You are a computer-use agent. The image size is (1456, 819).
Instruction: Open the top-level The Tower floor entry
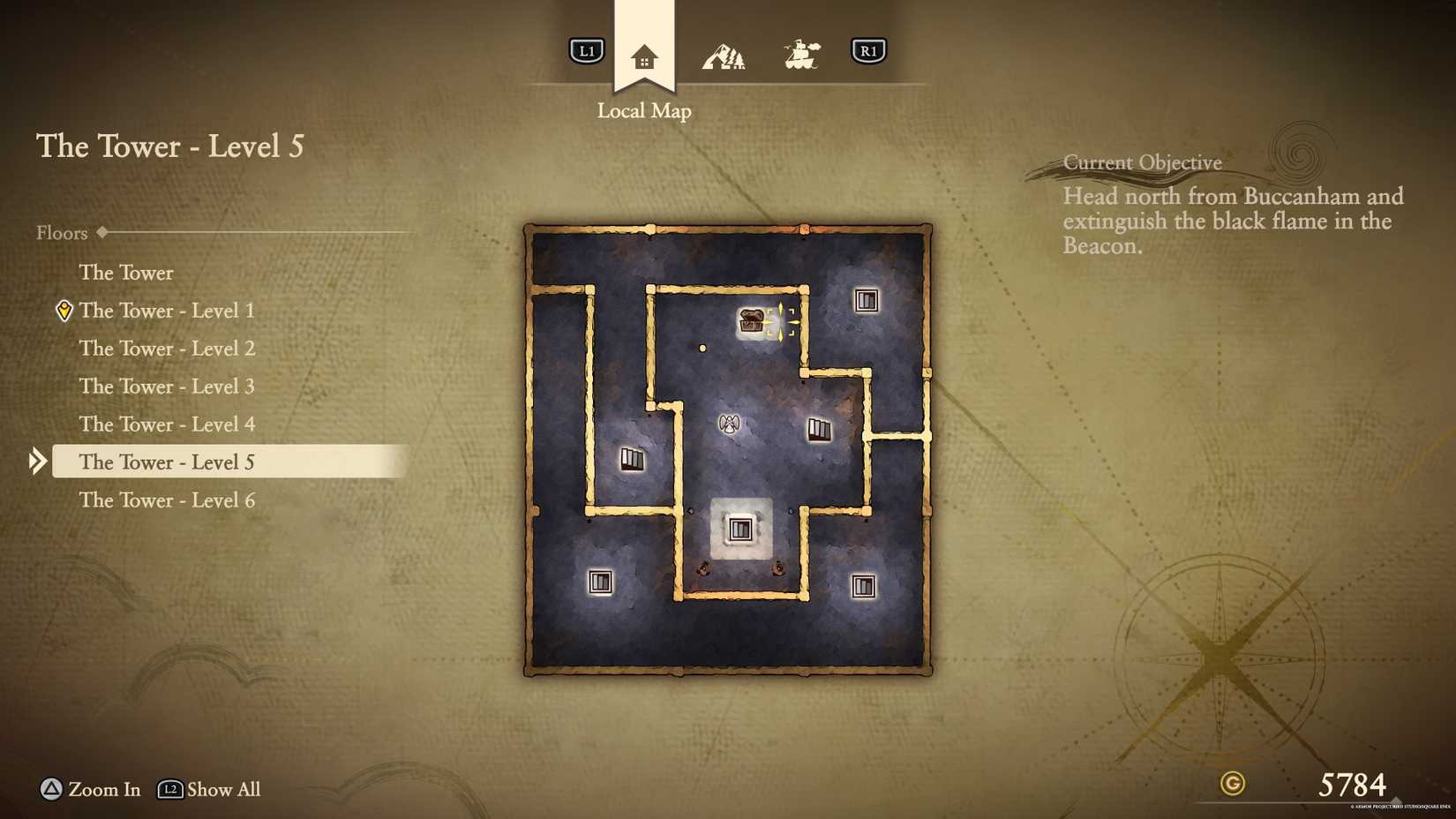126,273
